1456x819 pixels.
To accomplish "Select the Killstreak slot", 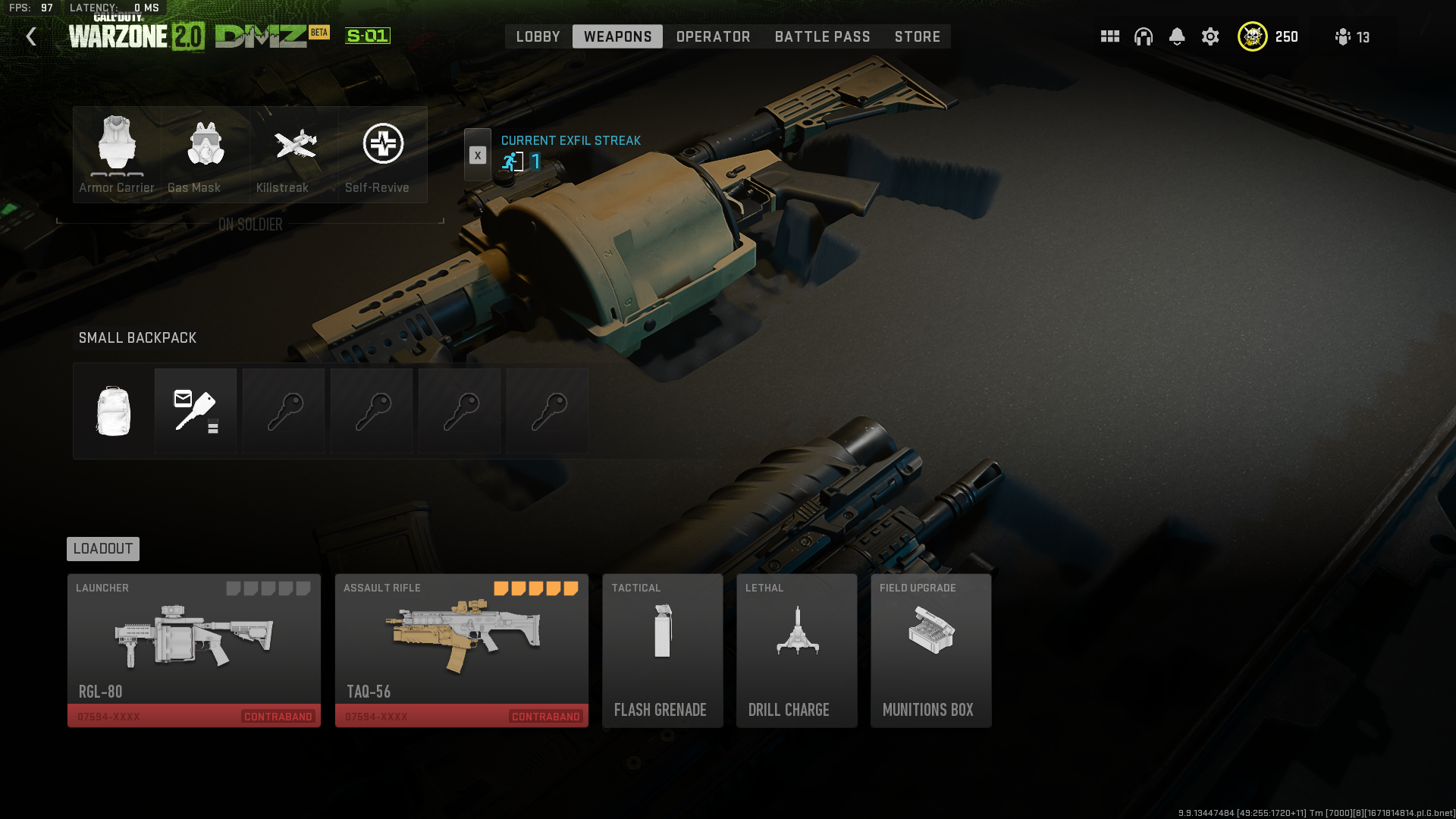I will pyautogui.click(x=293, y=152).
